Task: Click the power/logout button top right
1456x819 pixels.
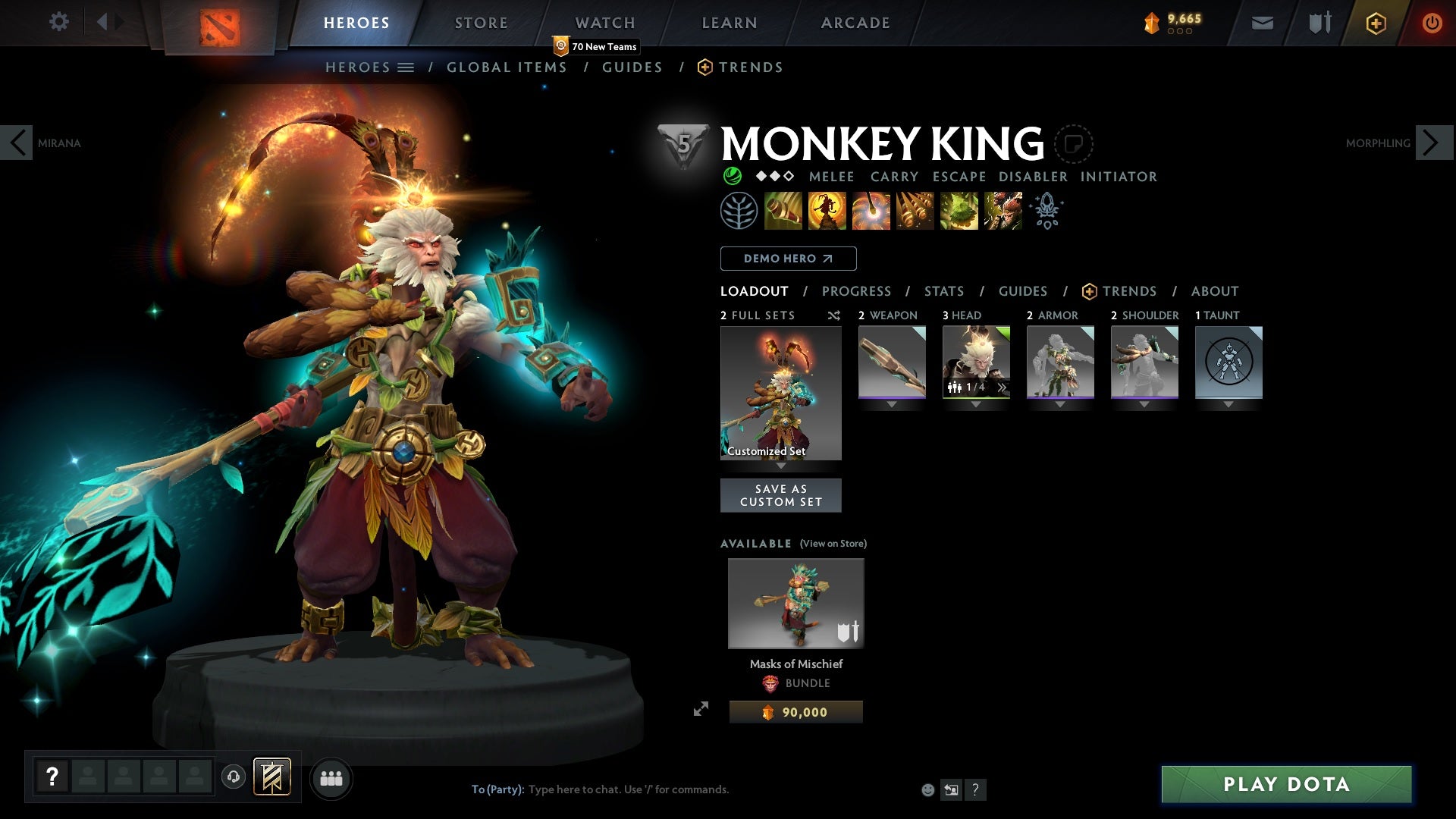Action: point(1432,22)
